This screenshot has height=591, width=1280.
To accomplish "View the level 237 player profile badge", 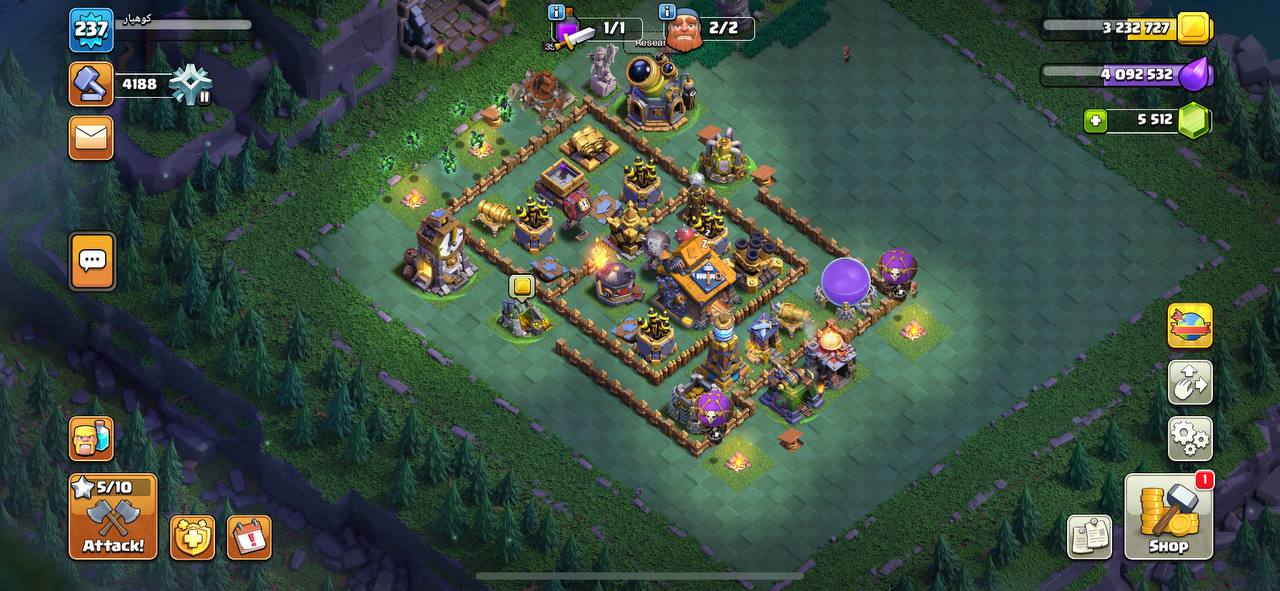I will (x=91, y=30).
